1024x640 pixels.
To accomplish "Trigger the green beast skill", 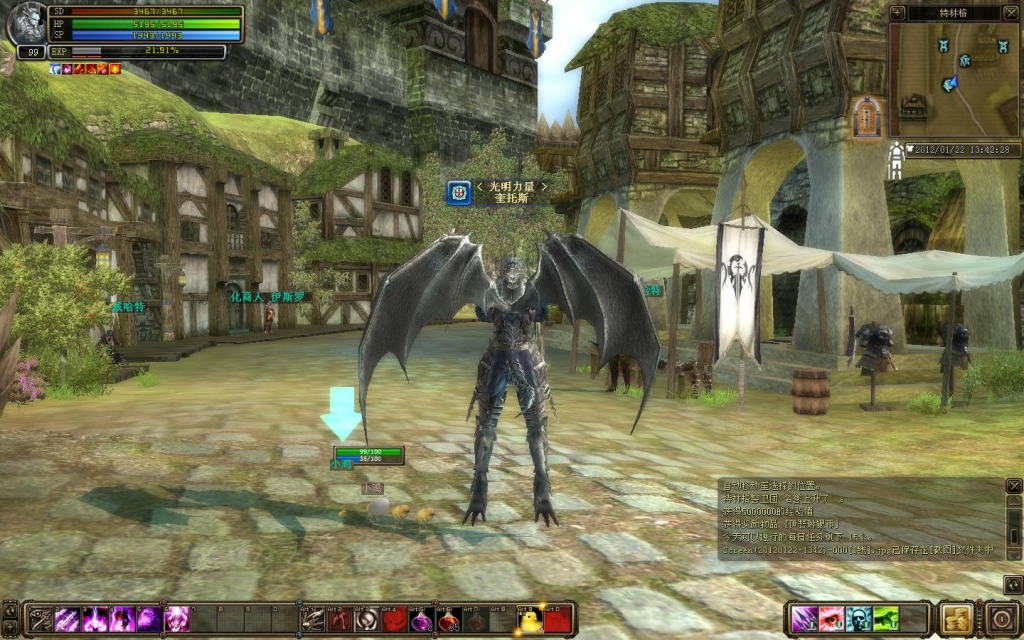I will (x=885, y=619).
